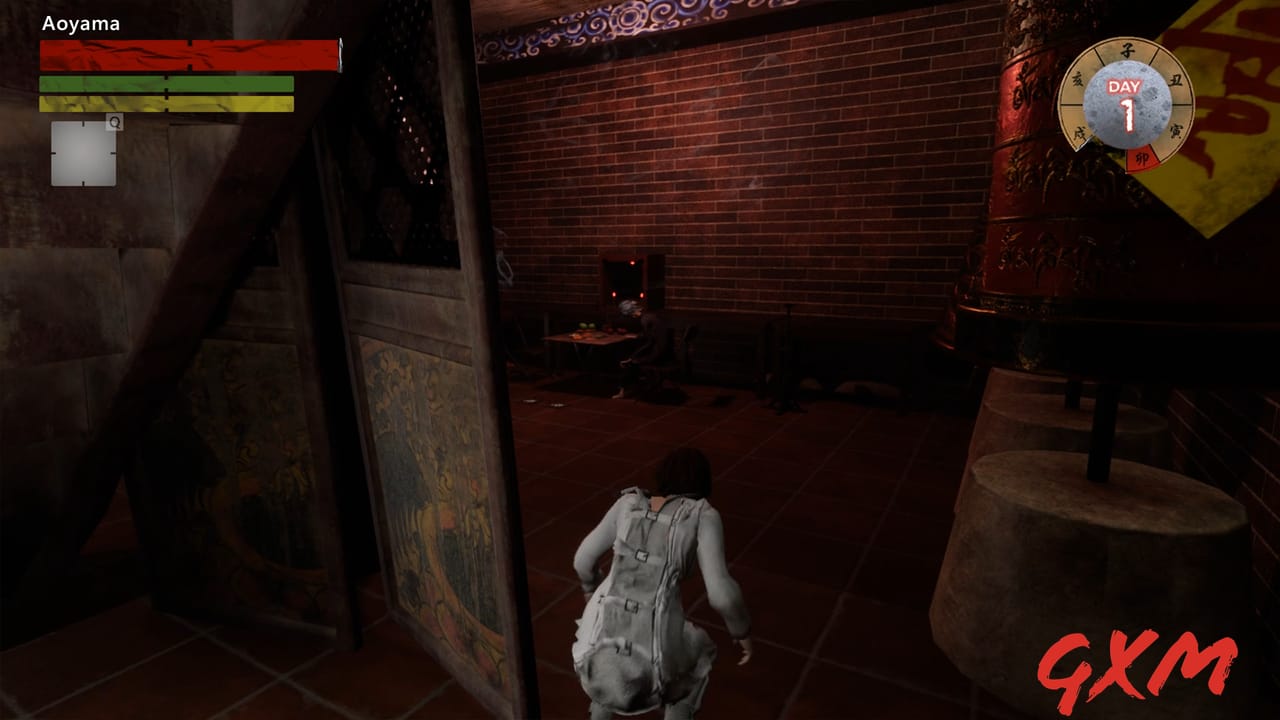Select the 亥 zodiac marker

1078,78
